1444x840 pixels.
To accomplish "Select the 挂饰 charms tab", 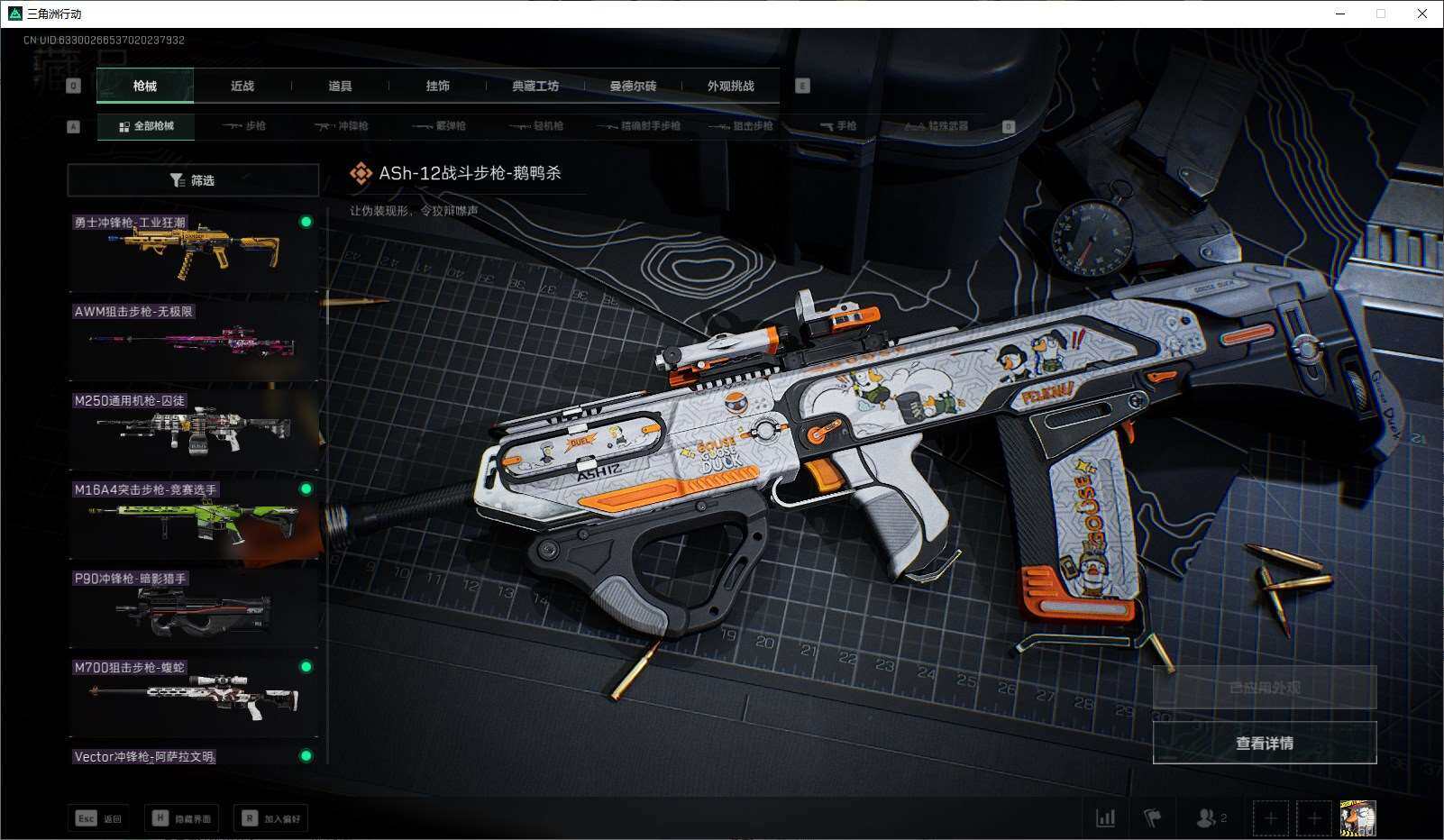I will click(438, 86).
